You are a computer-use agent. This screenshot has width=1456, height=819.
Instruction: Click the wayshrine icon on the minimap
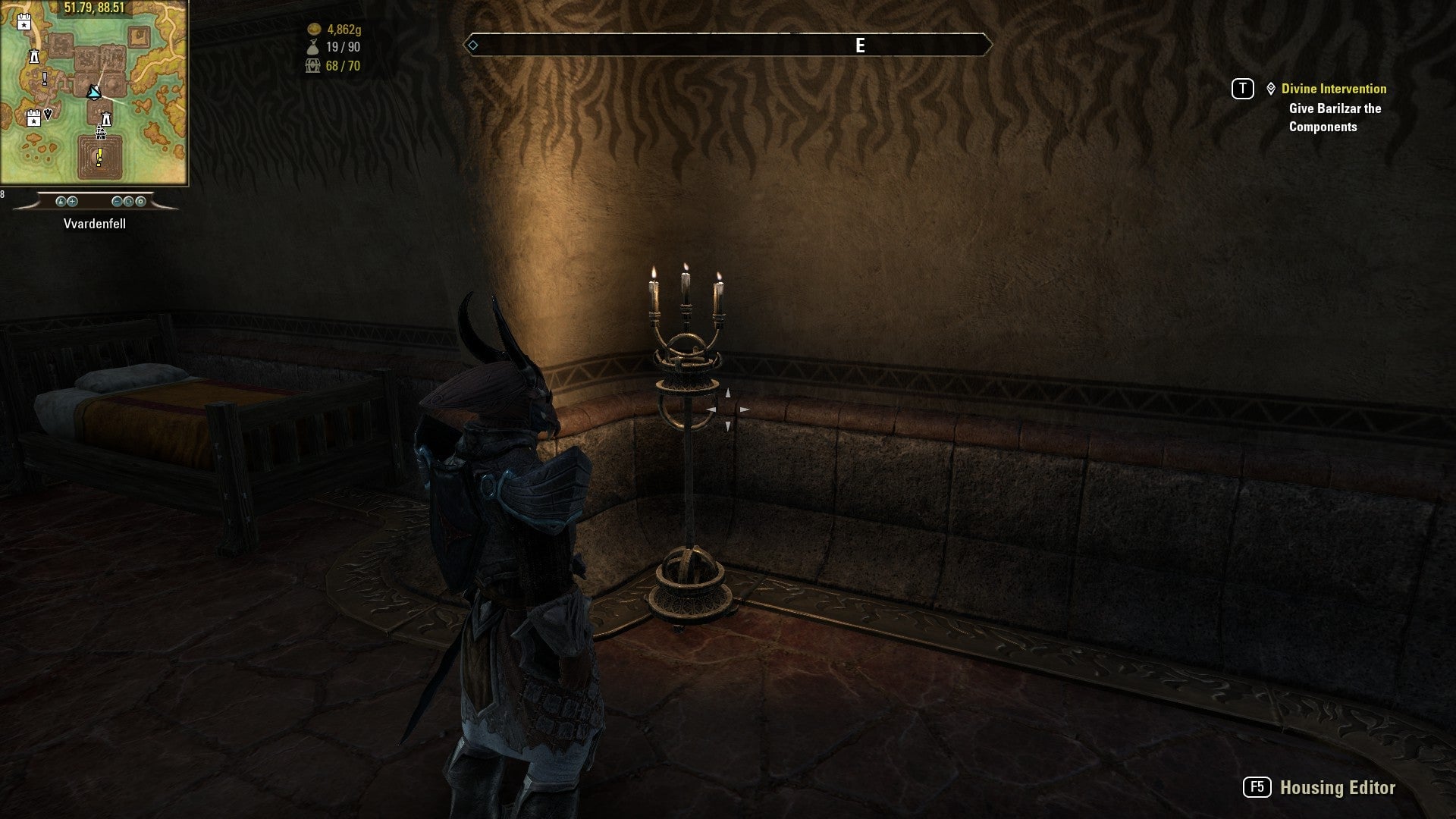point(34,56)
